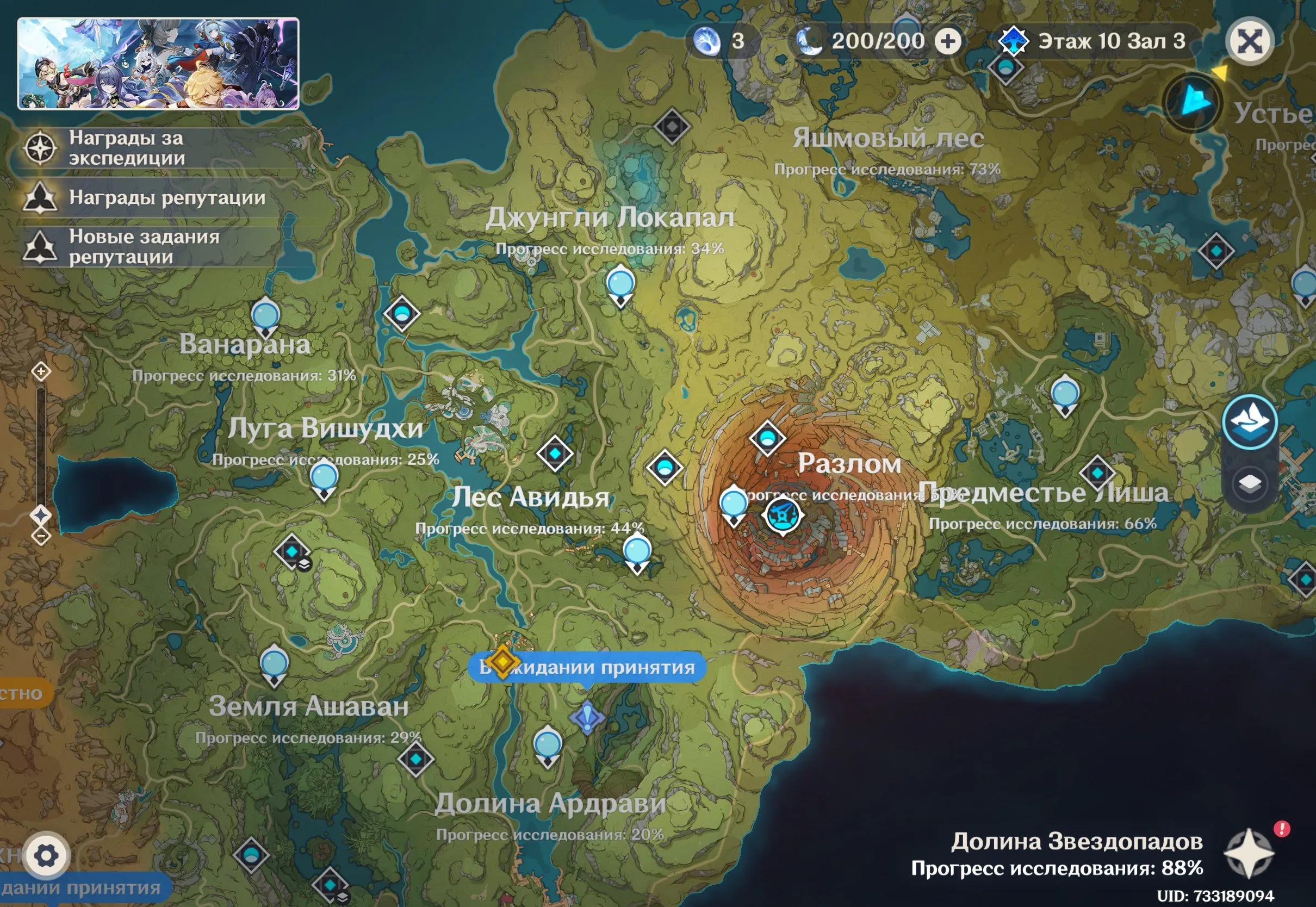1316x907 pixels.
Task: Add resin with the plus button
Action: 948,41
